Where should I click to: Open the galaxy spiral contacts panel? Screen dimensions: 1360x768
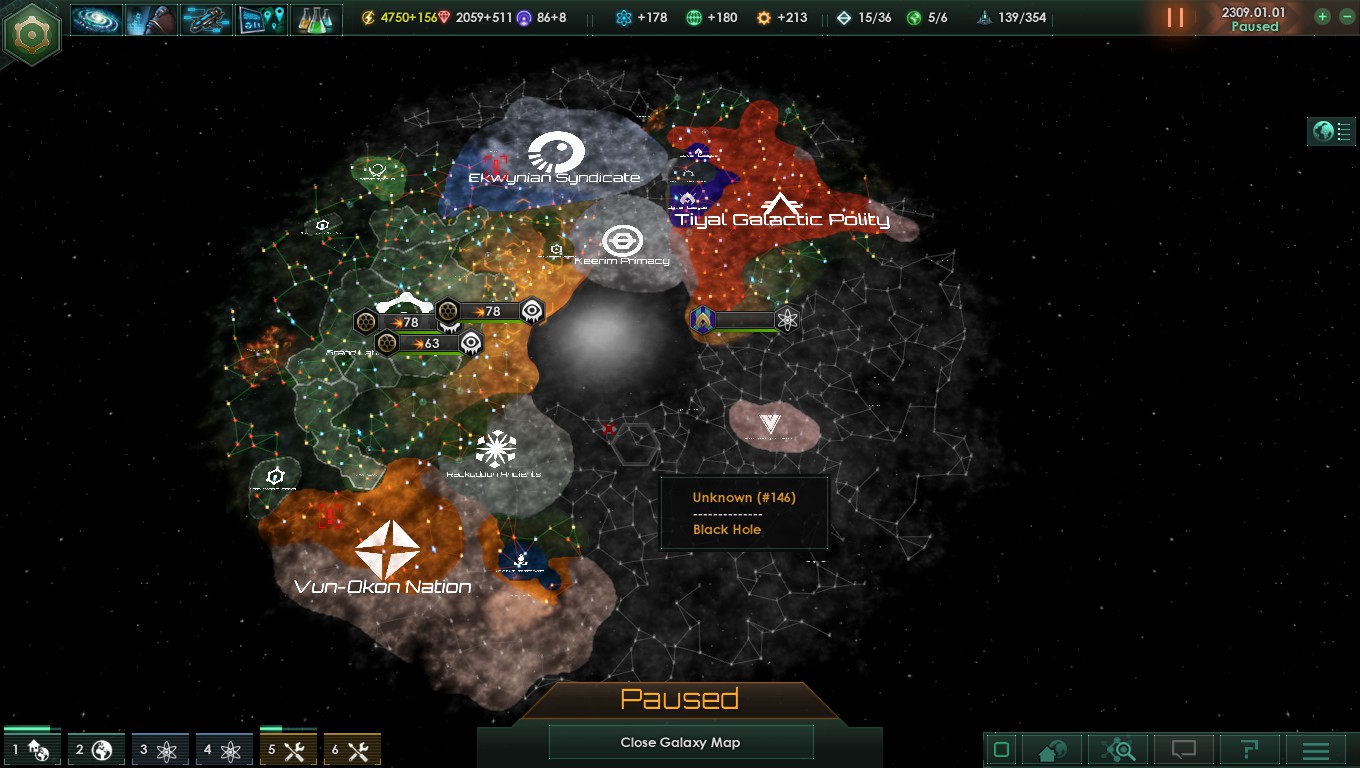(x=97, y=19)
